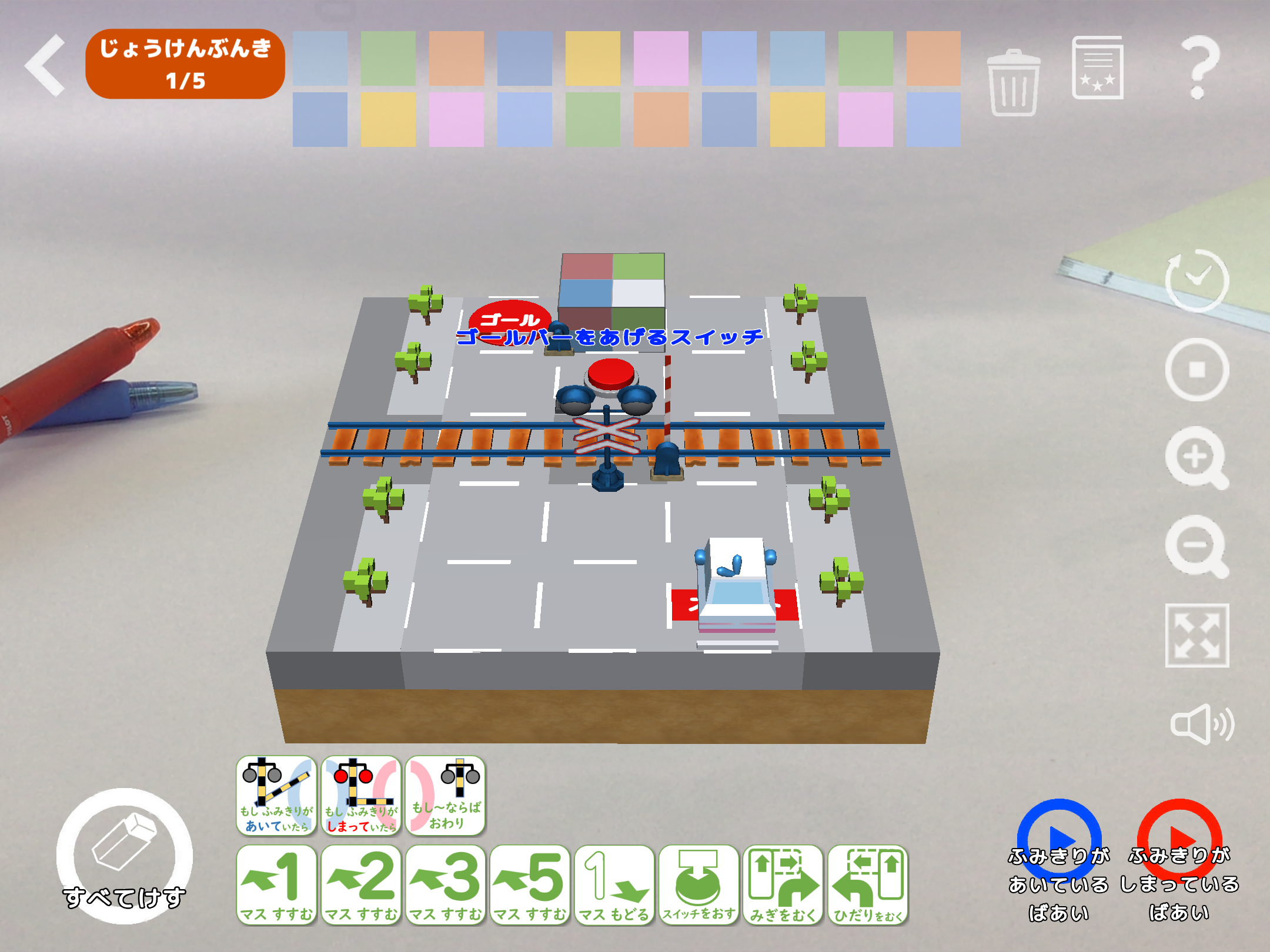The image size is (1270, 952).
Task: Run the red 'ふみきりが しまっている' play button
Action: tap(1179, 840)
